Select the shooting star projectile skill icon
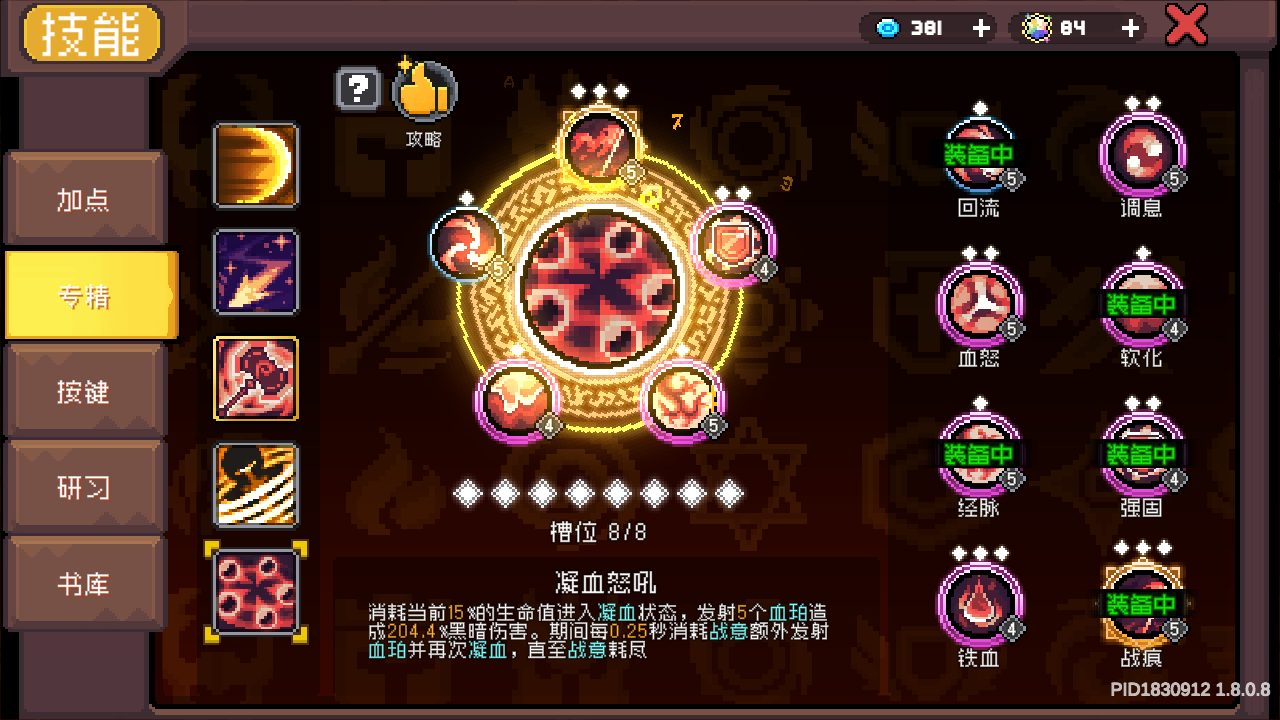This screenshot has height=720, width=1280. tap(256, 272)
